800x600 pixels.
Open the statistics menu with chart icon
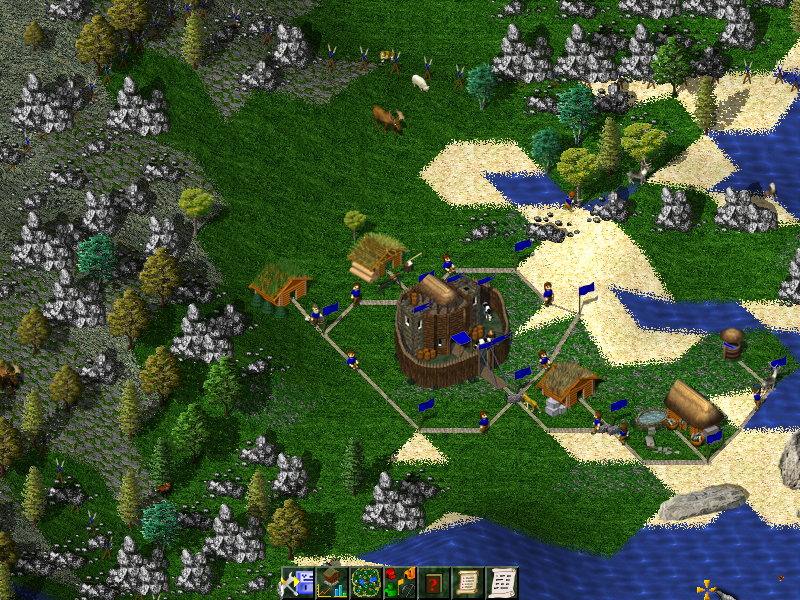pos(332,583)
